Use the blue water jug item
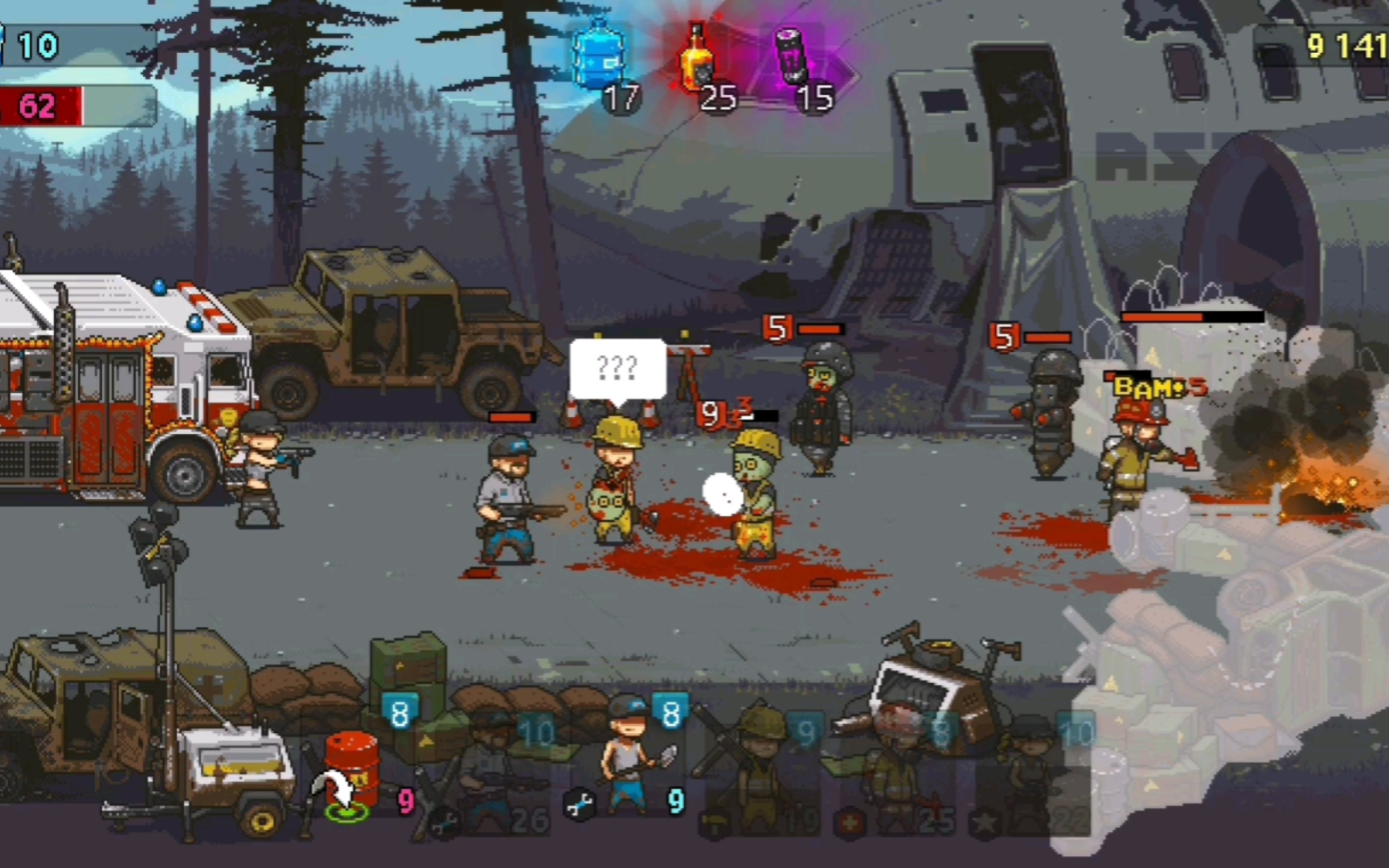 coord(598,58)
